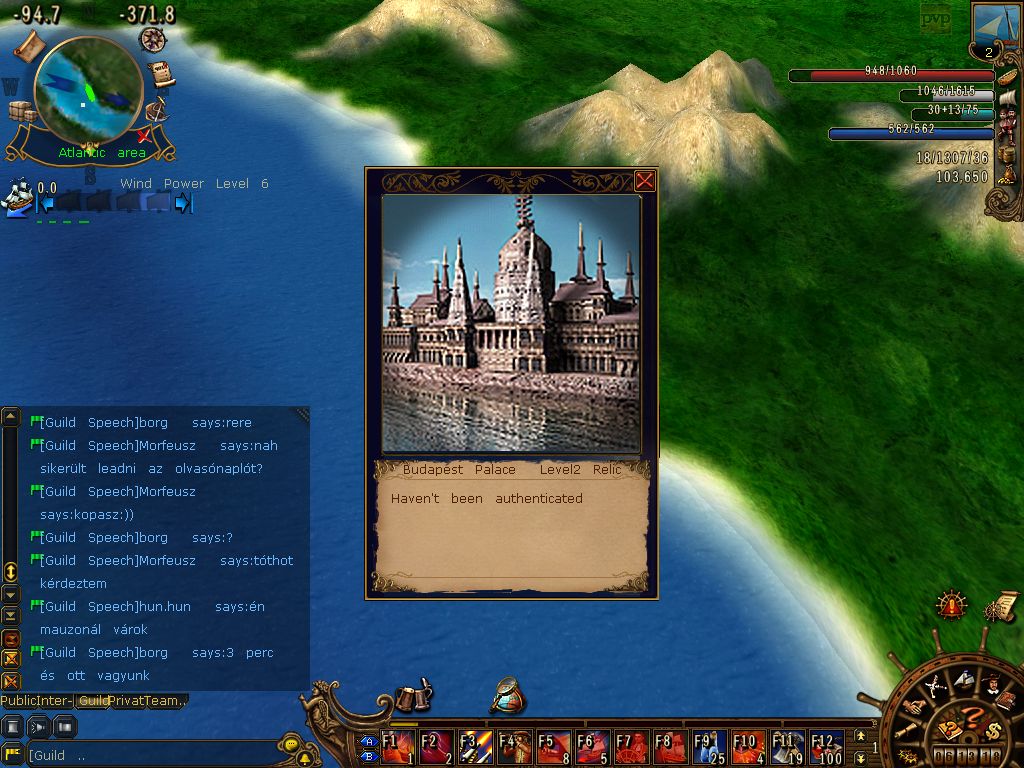Click the beer mugs tavern icon
1024x768 pixels.
tap(411, 697)
